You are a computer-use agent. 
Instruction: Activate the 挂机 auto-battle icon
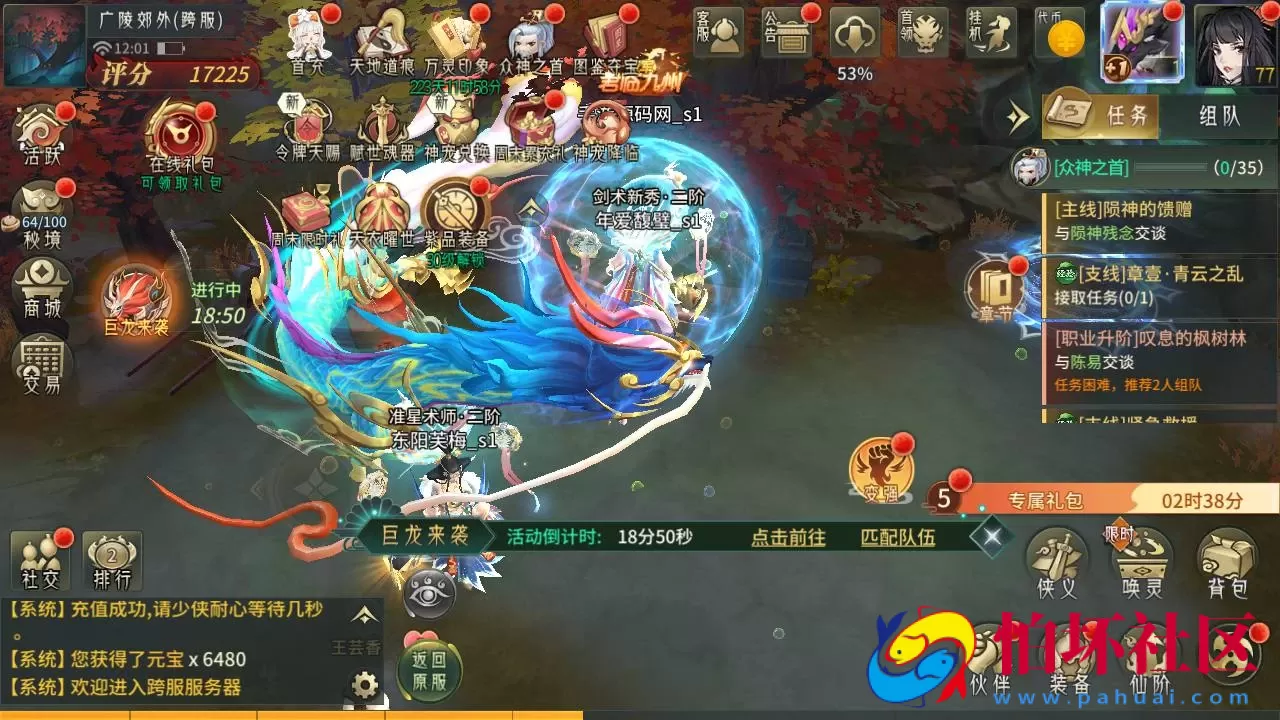click(x=992, y=32)
